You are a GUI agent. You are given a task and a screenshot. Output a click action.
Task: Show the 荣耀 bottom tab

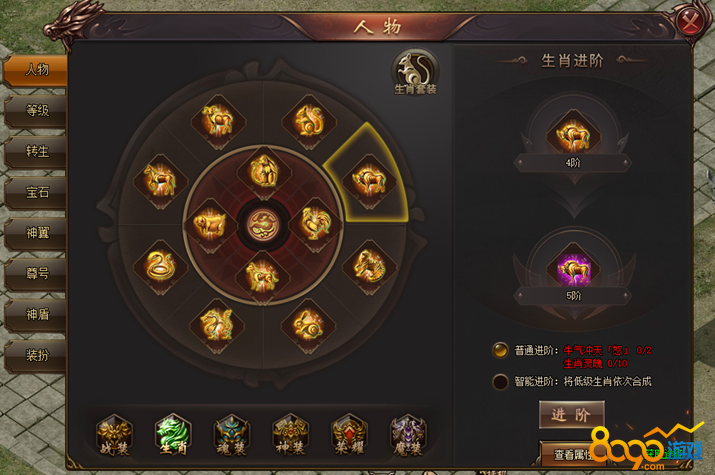pyautogui.click(x=349, y=435)
